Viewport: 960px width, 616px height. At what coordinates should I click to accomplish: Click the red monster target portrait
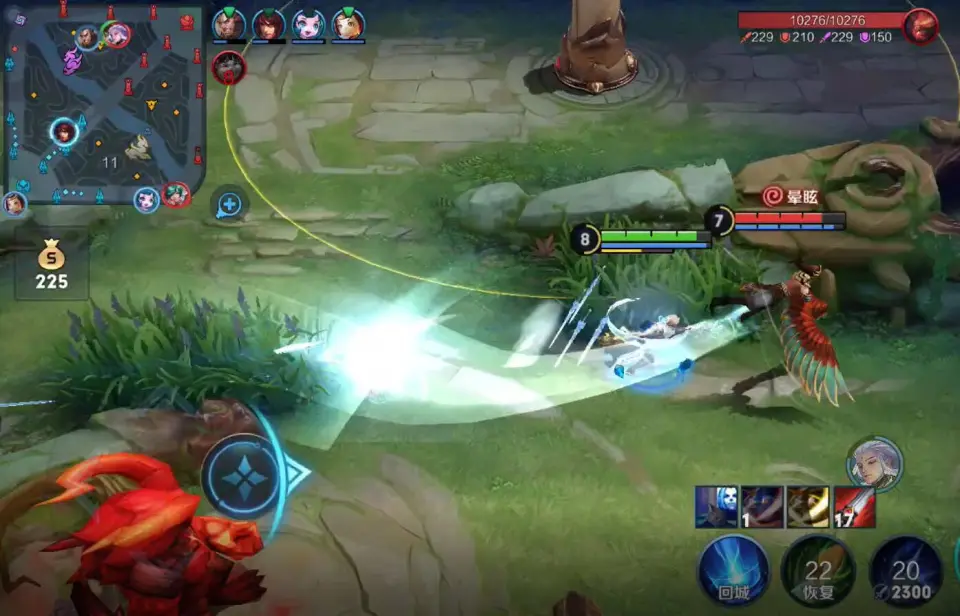920,26
